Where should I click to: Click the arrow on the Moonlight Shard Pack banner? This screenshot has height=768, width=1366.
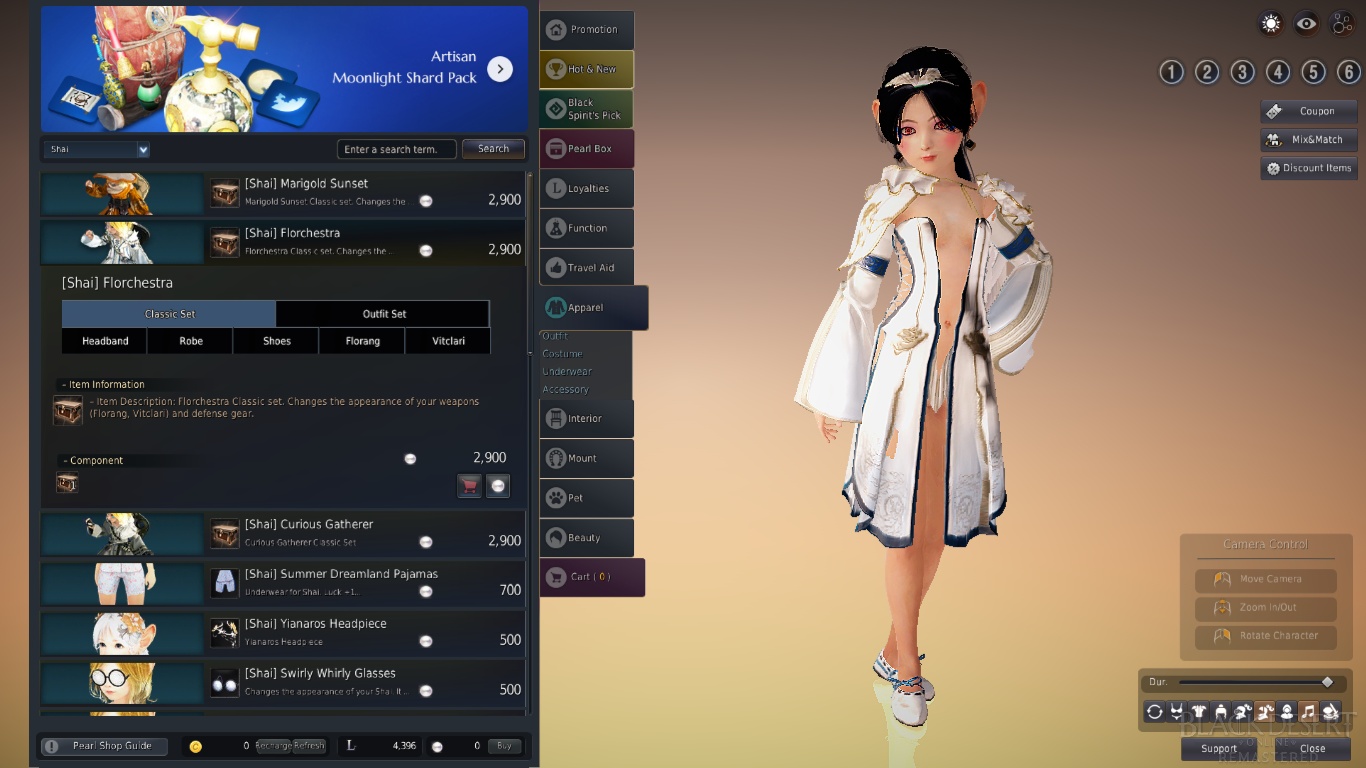click(x=499, y=69)
